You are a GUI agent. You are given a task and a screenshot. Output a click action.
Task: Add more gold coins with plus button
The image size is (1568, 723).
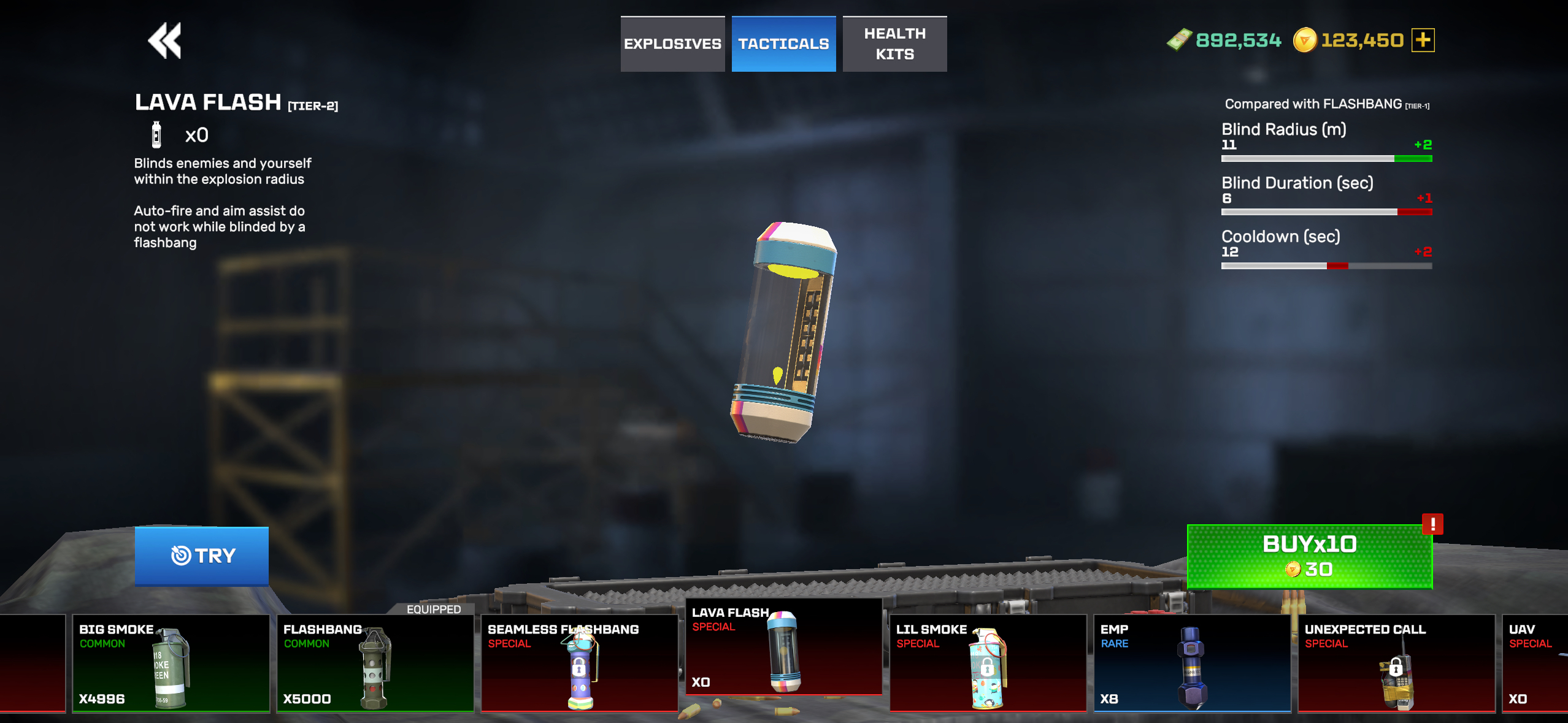pyautogui.click(x=1423, y=40)
